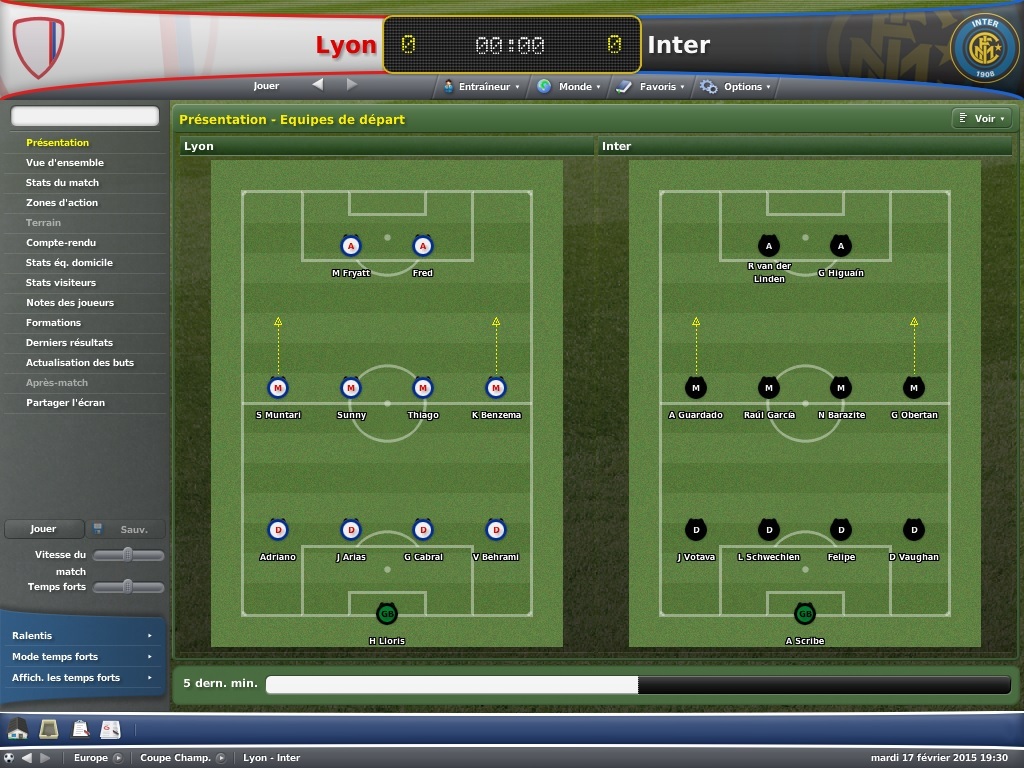
Task: Select the Compte-rendu entry
Action: point(61,243)
